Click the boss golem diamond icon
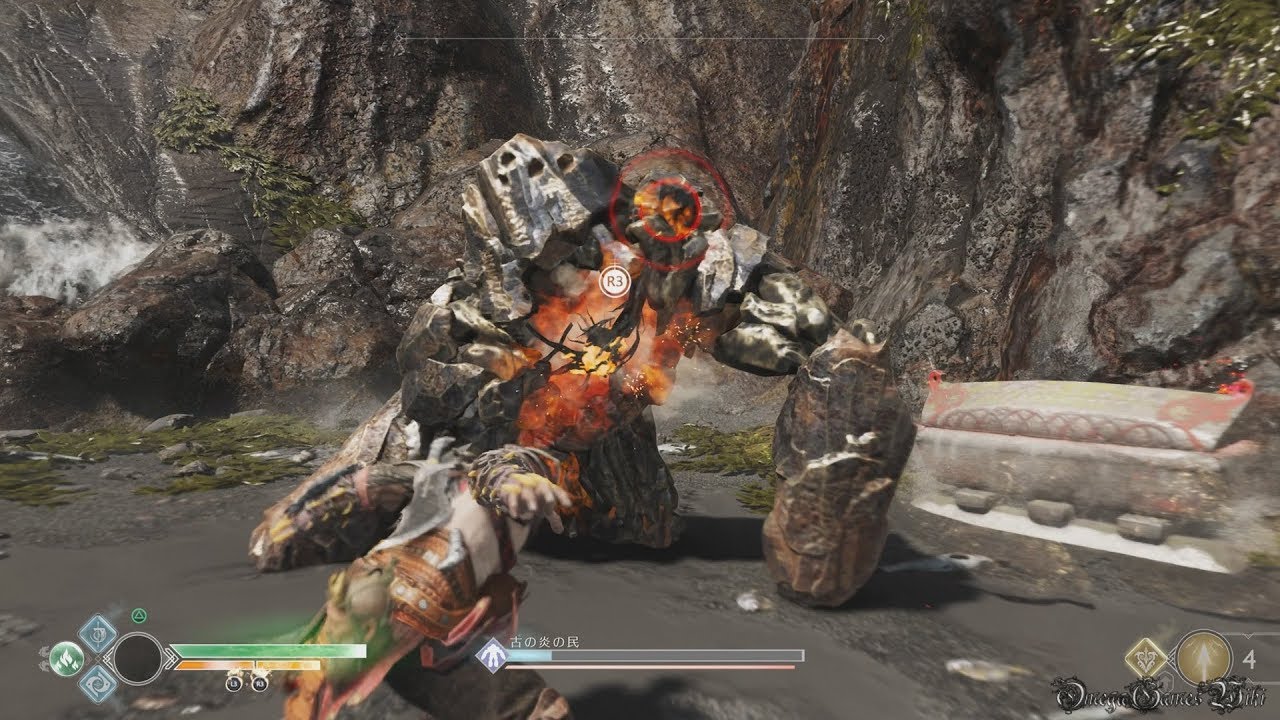Image resolution: width=1280 pixels, height=720 pixels. tap(491, 655)
